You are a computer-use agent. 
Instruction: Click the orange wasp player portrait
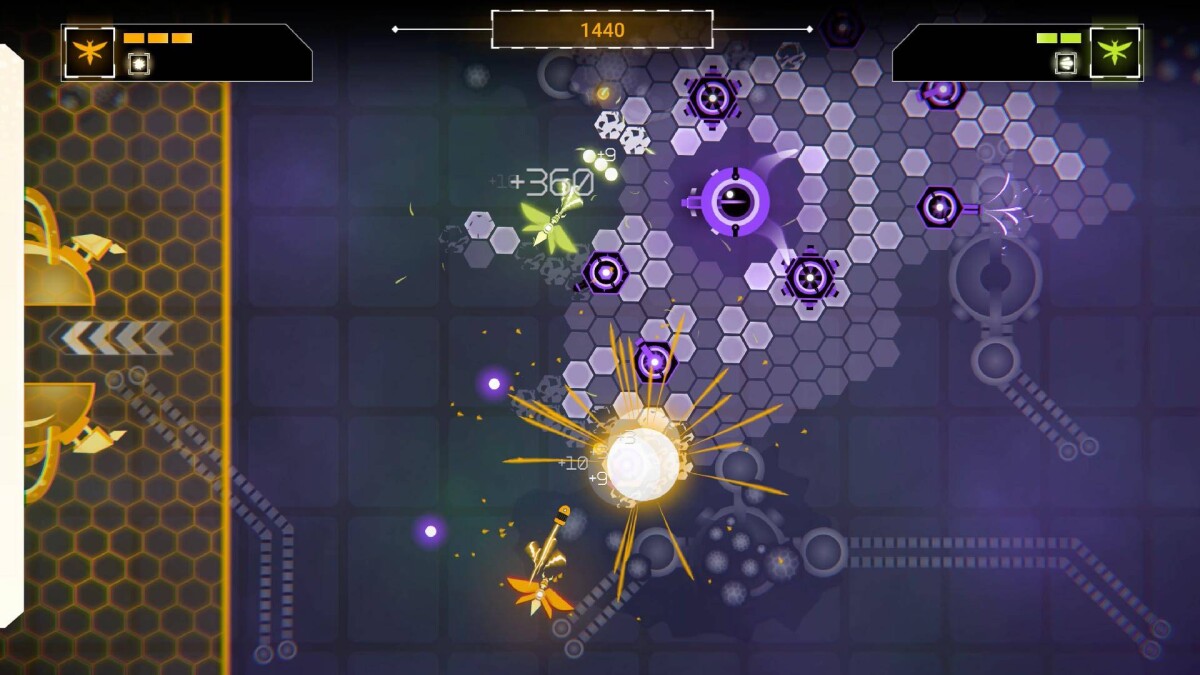pyautogui.click(x=90, y=52)
